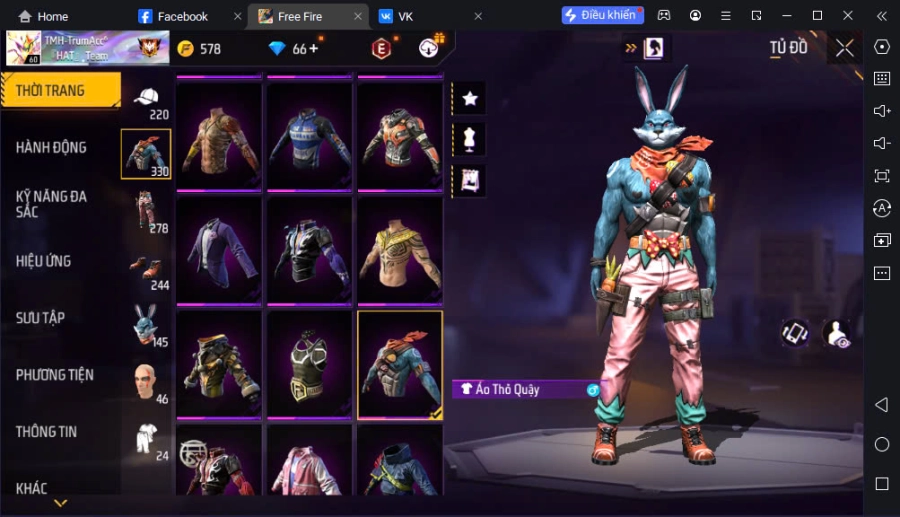Open the SƯU TẬP category
Screen dimensions: 900x517
click(41, 318)
